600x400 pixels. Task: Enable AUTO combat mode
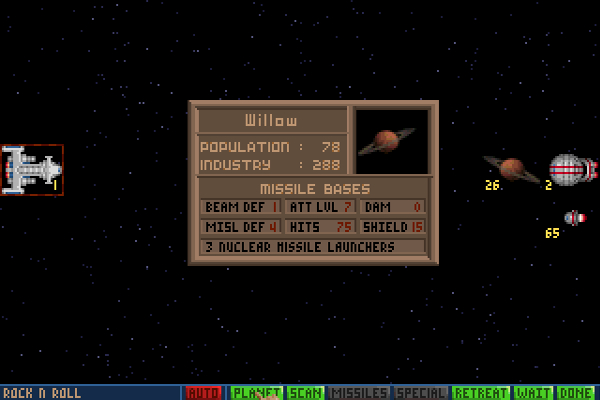(204, 393)
